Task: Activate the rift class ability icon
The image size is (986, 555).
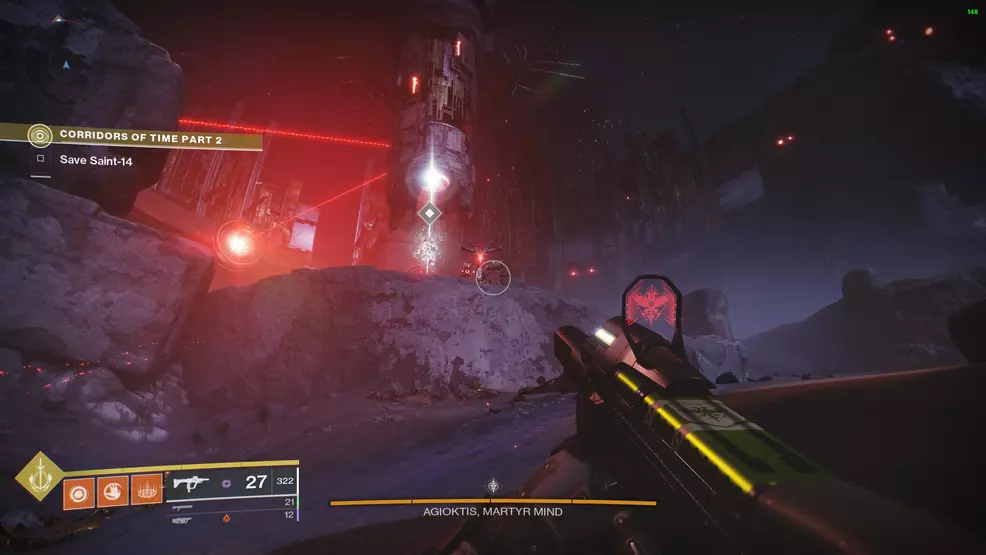Action: coord(147,491)
